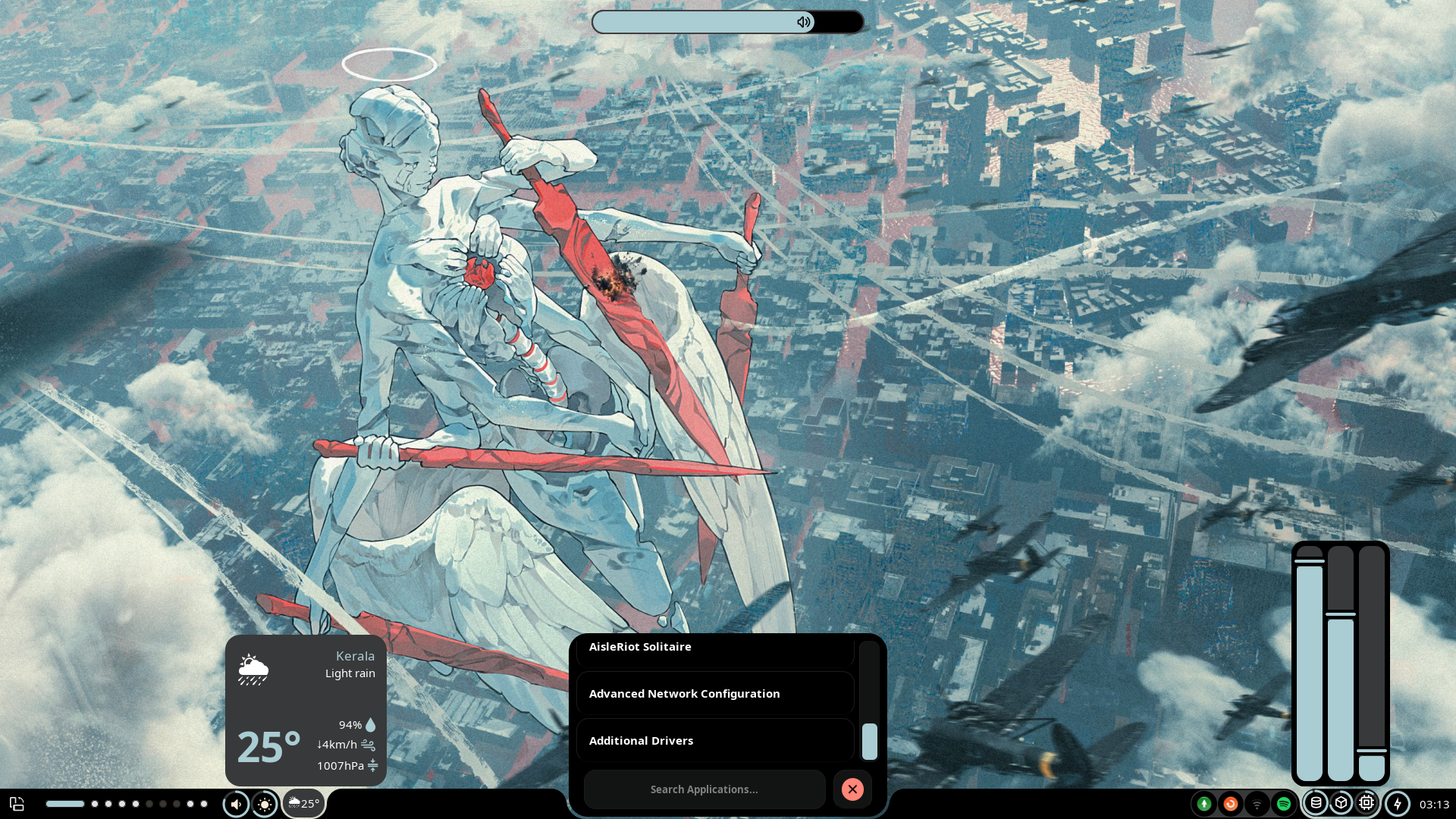Click the disk usage indicator icon

pos(1316,803)
